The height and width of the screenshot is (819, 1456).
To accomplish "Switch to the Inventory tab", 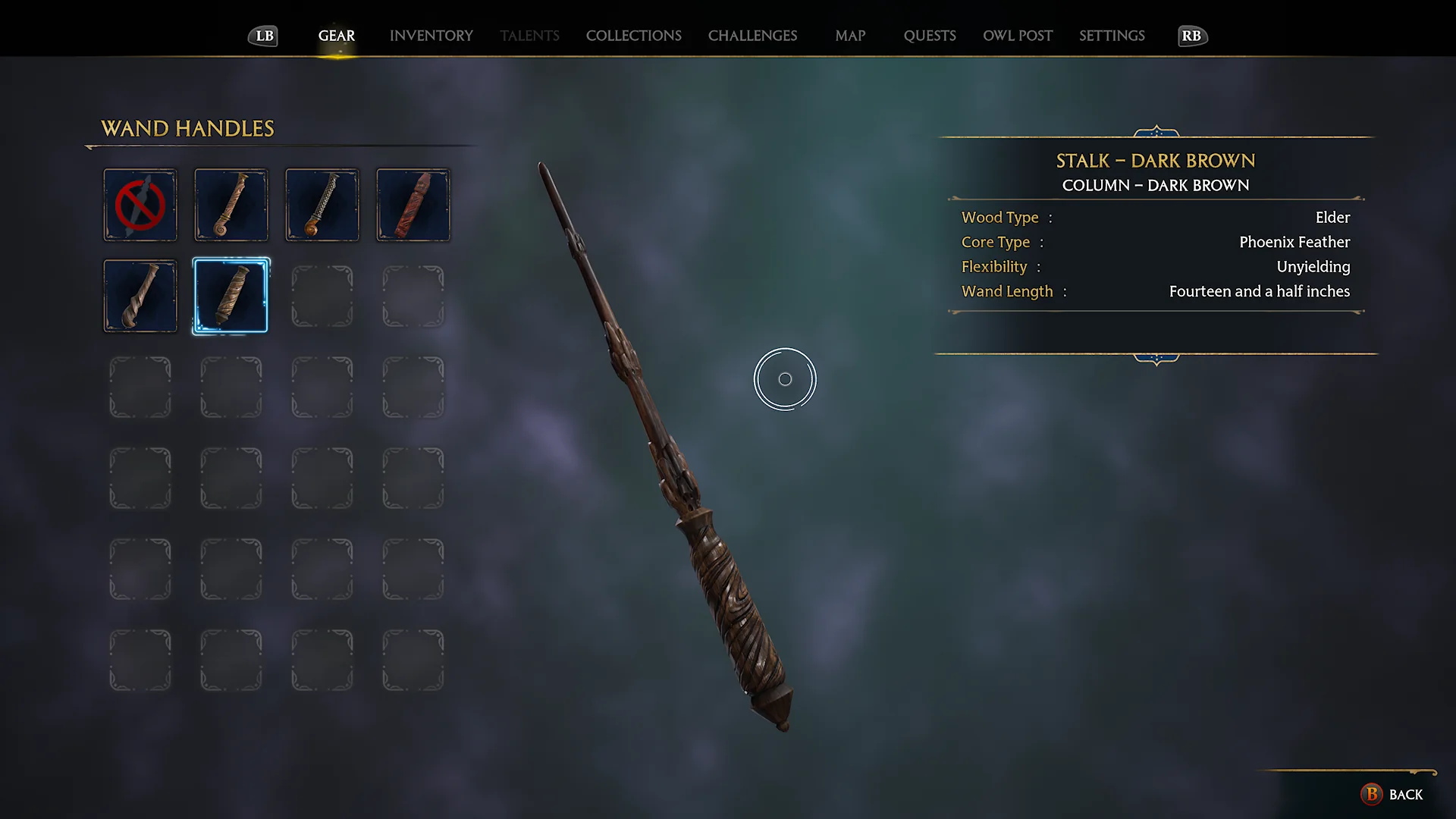I will coord(431,36).
